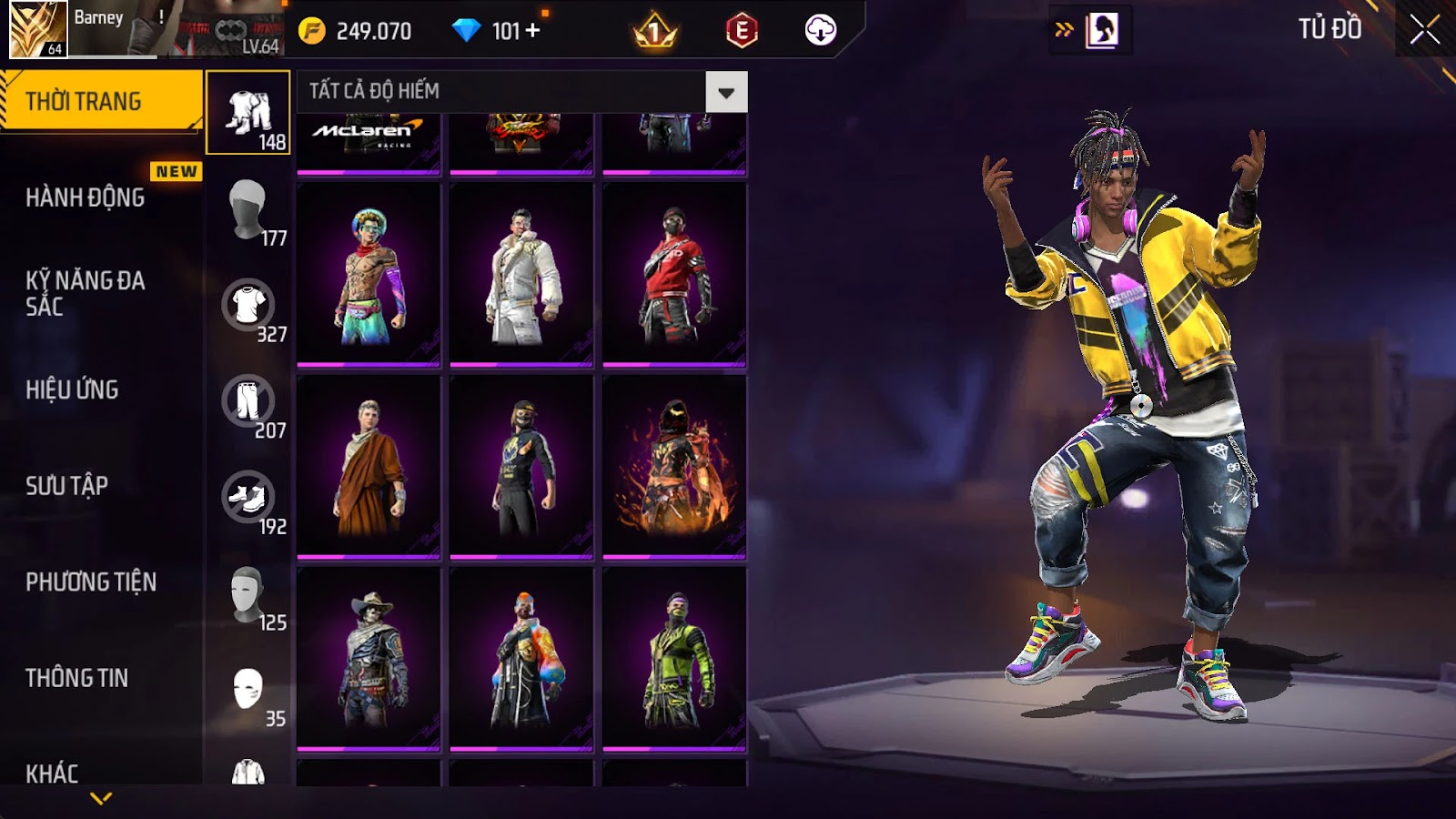The image size is (1456, 819).
Task: Switch to the Hành Động tab
Action: [x=86, y=197]
